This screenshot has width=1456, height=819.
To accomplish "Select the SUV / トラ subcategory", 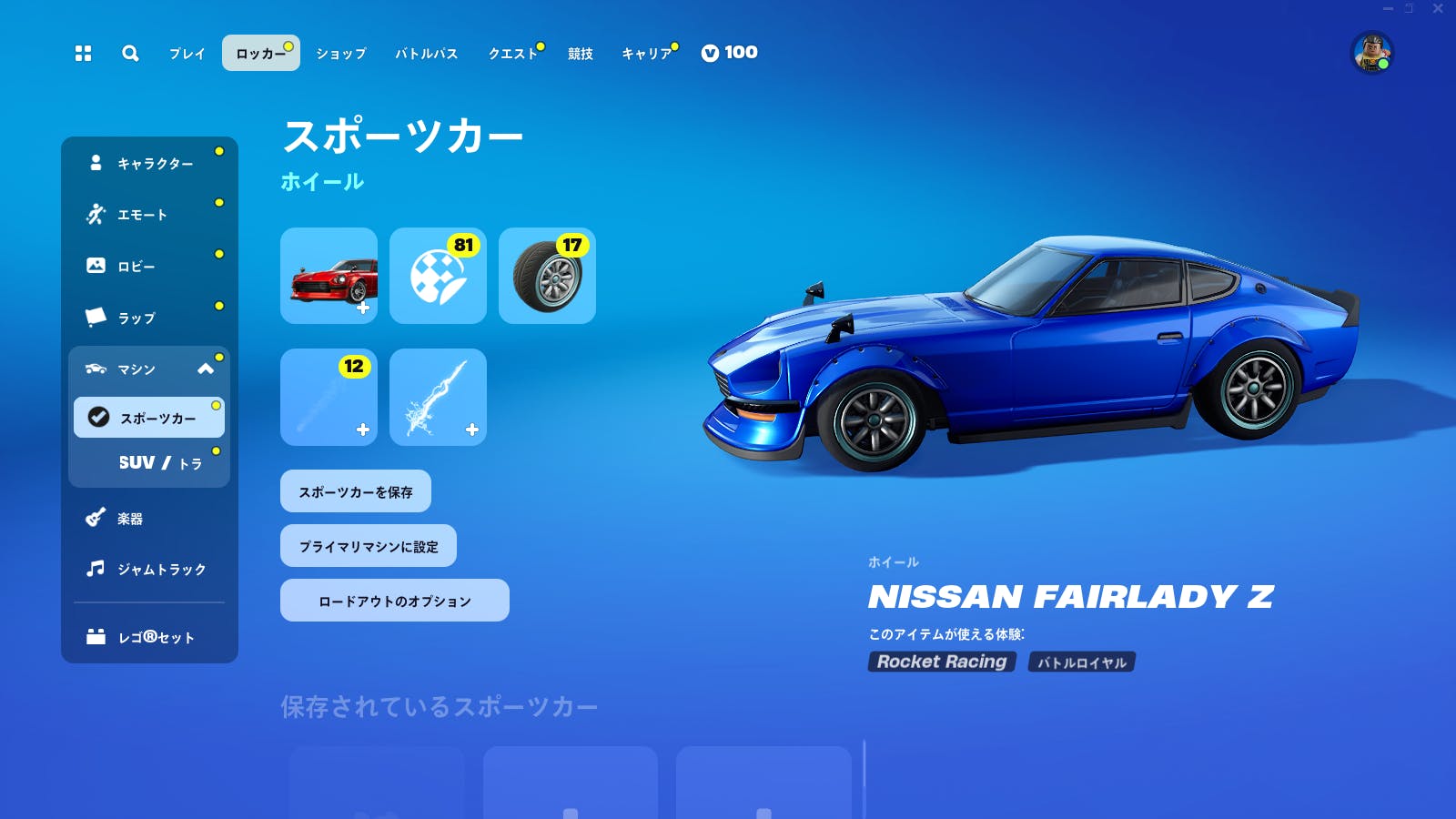I will click(148, 462).
